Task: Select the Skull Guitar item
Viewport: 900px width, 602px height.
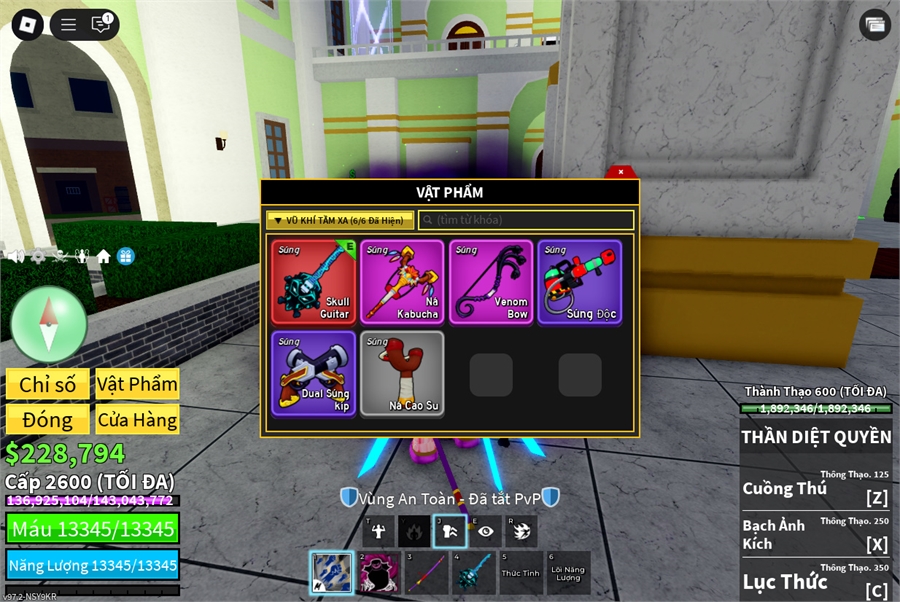Action: 313,282
